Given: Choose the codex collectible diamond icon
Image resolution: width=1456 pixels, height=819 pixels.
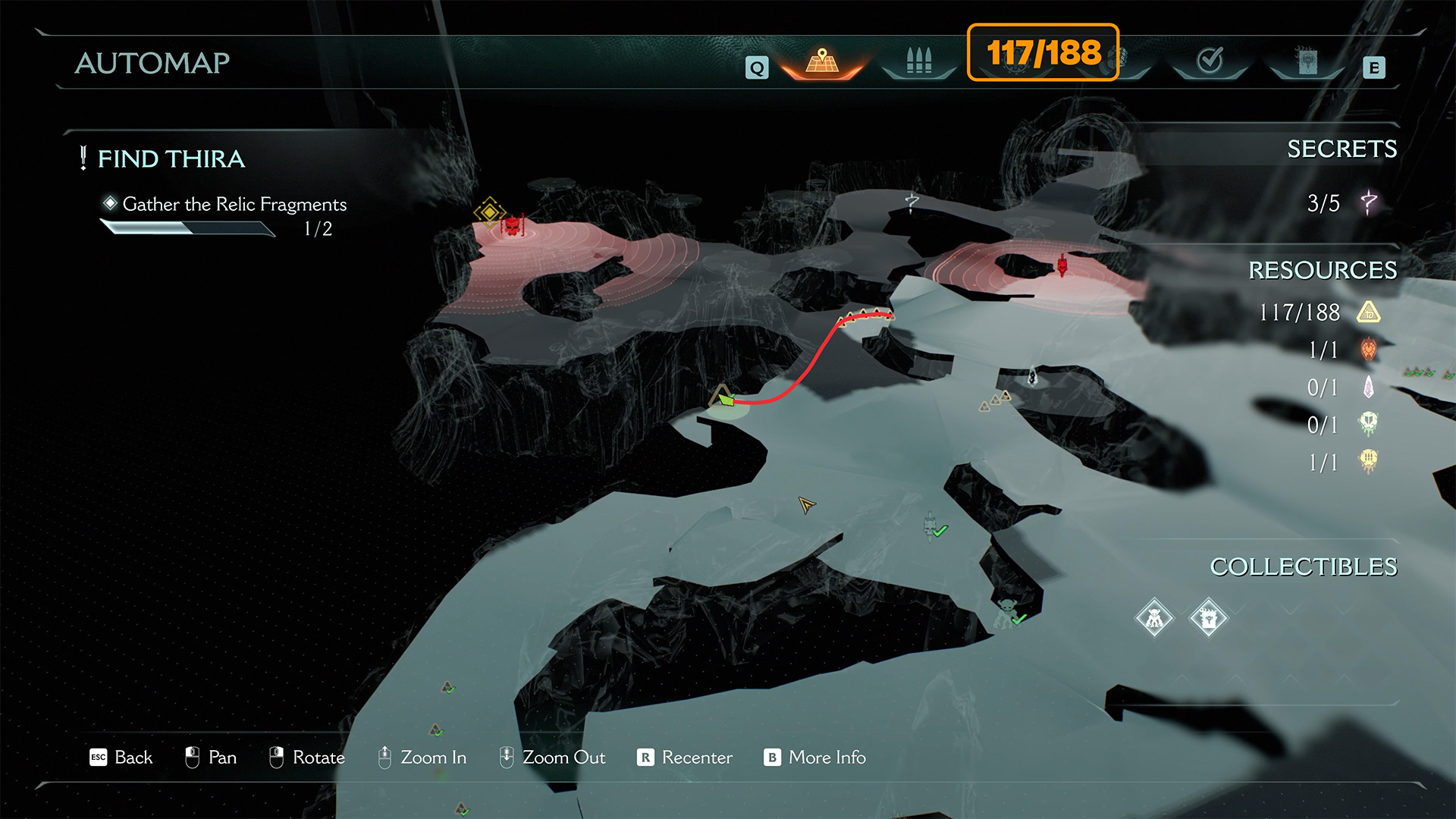Looking at the screenshot, I should [x=1208, y=619].
